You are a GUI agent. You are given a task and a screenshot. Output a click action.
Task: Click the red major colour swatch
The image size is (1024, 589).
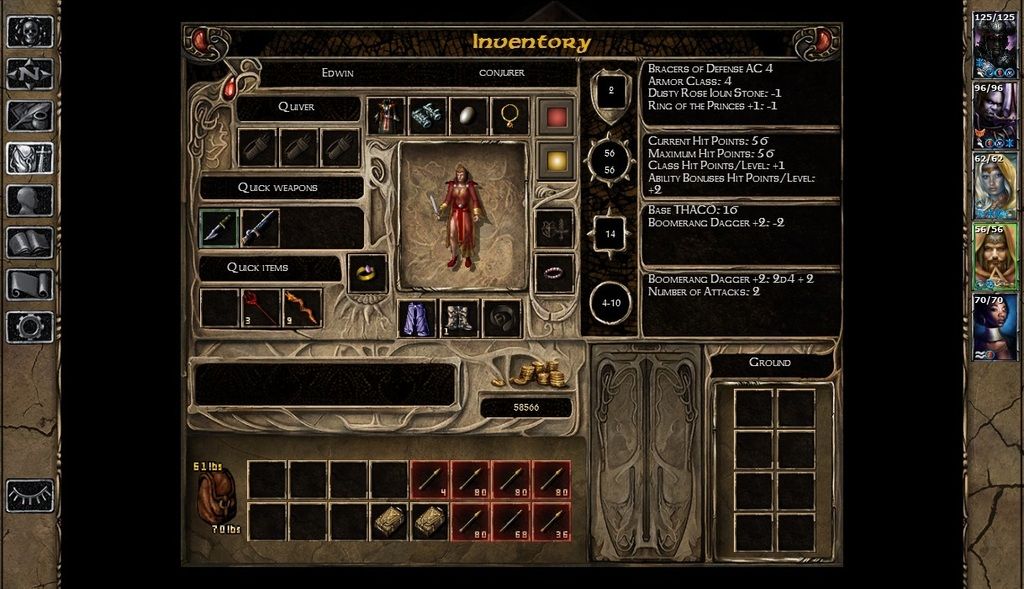pos(554,116)
